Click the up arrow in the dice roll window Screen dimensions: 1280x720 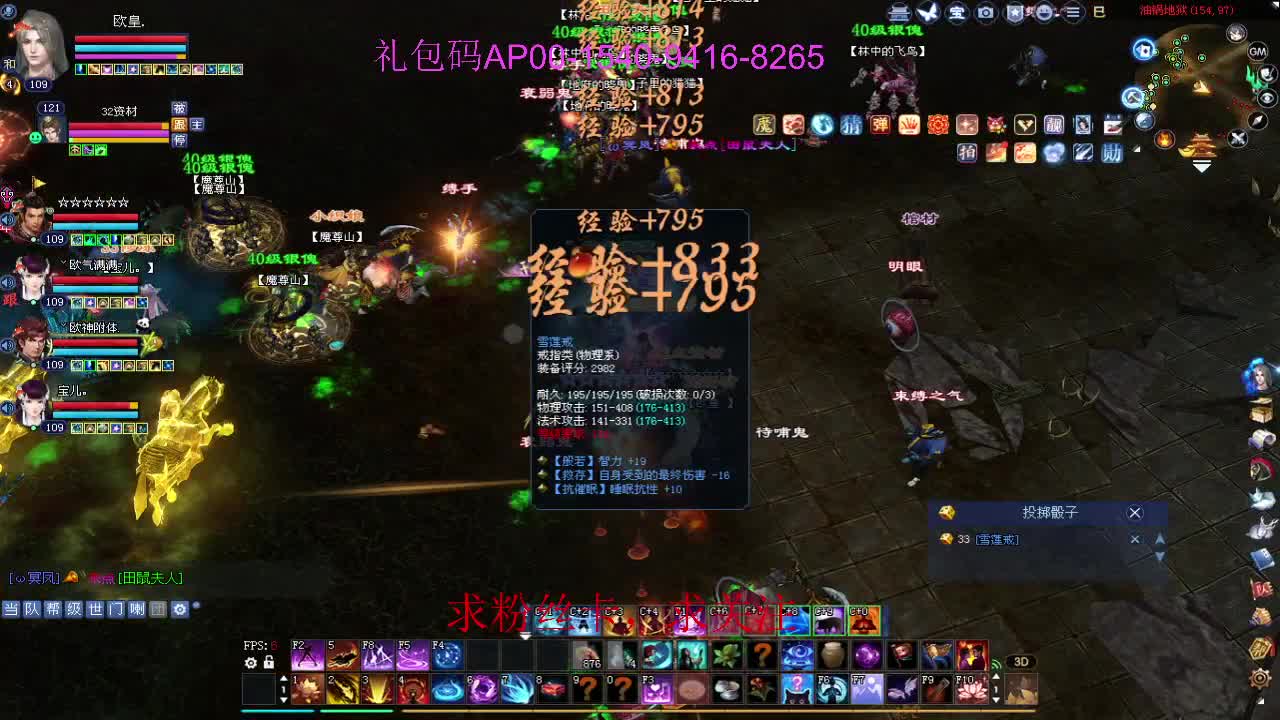(x=1158, y=539)
